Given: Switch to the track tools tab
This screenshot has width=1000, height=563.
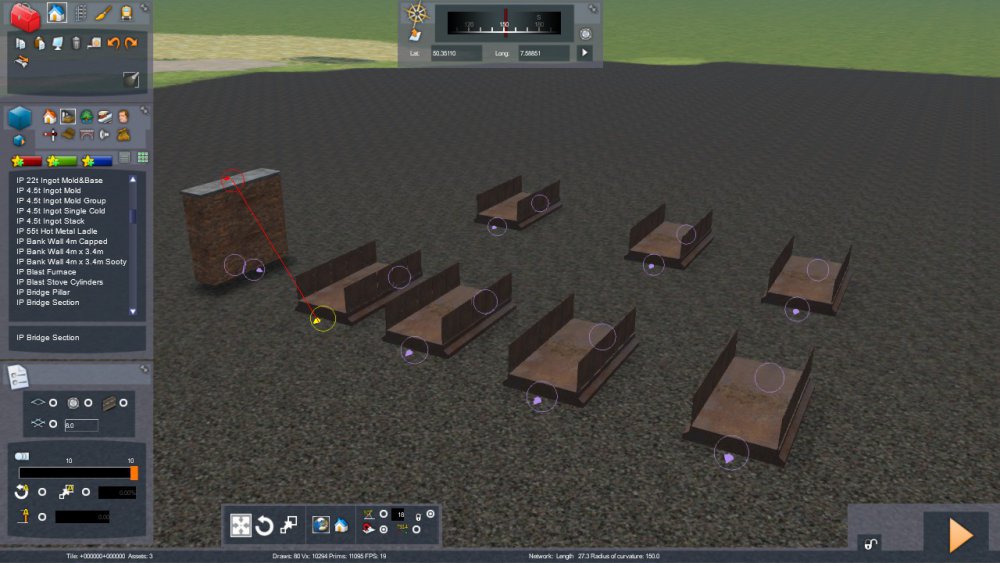Looking at the screenshot, I should pyautogui.click(x=80, y=13).
